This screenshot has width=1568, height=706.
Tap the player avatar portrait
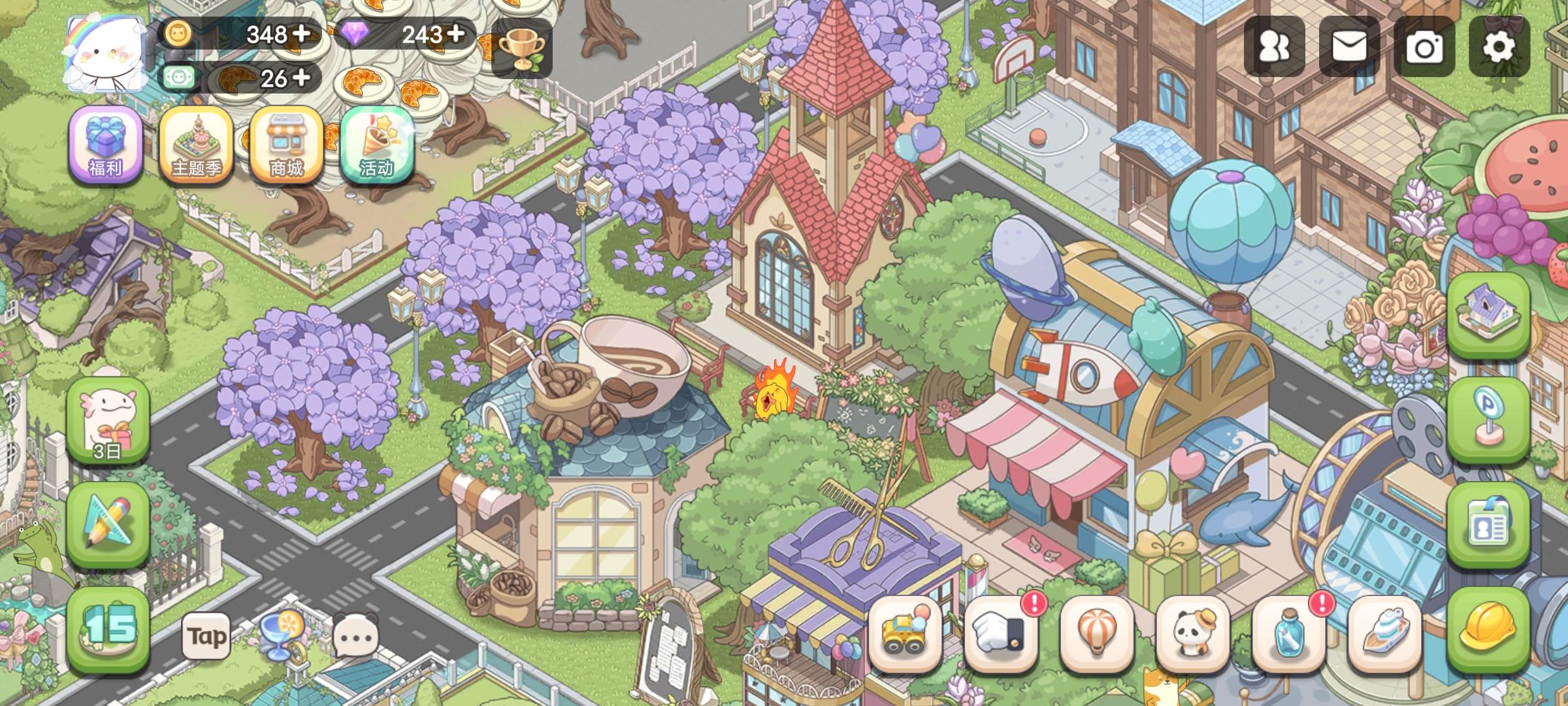(105, 52)
